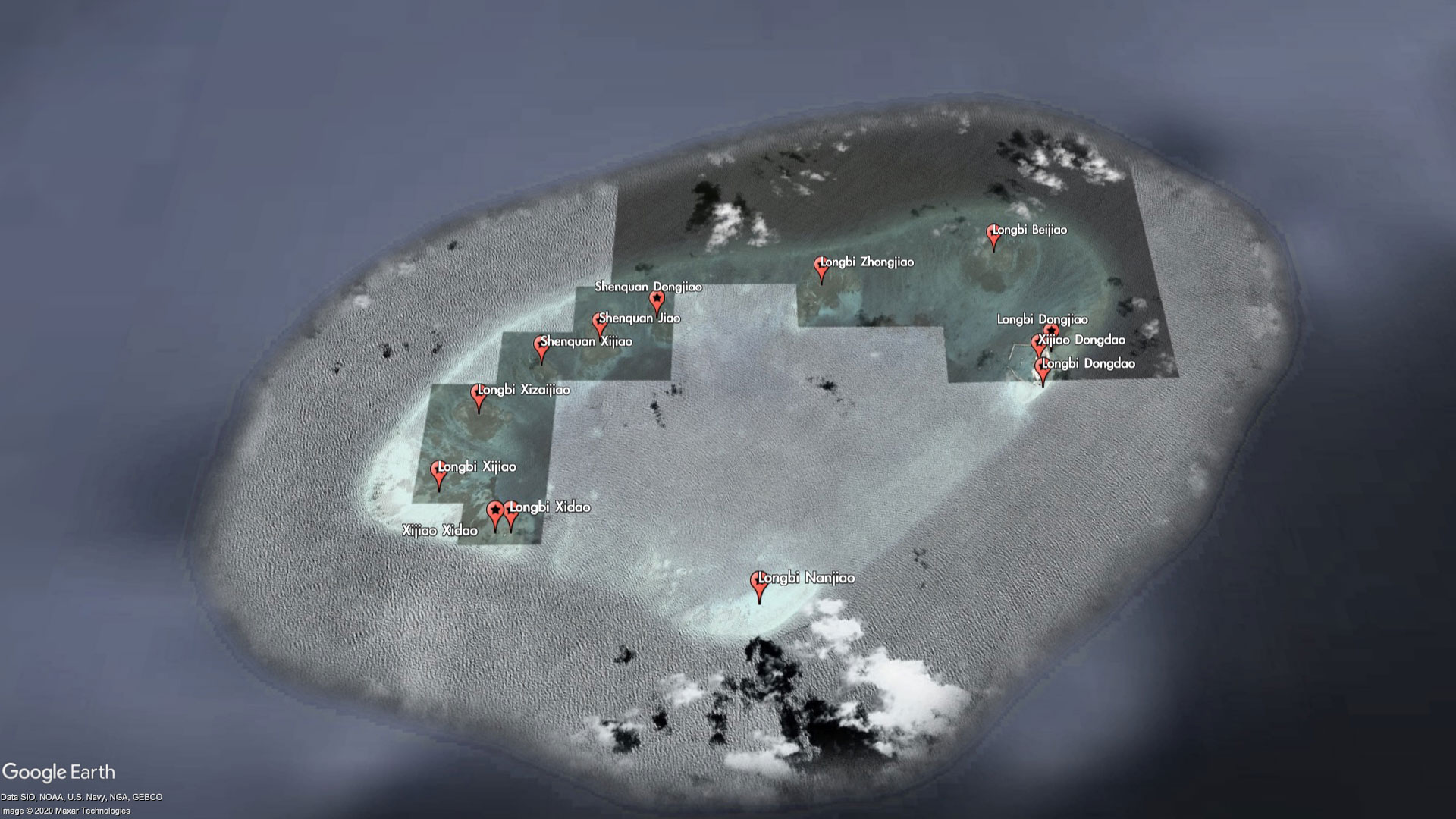The width and height of the screenshot is (1456, 819).
Task: Open the Shenquan Dongjiao placemark
Action: (x=657, y=299)
